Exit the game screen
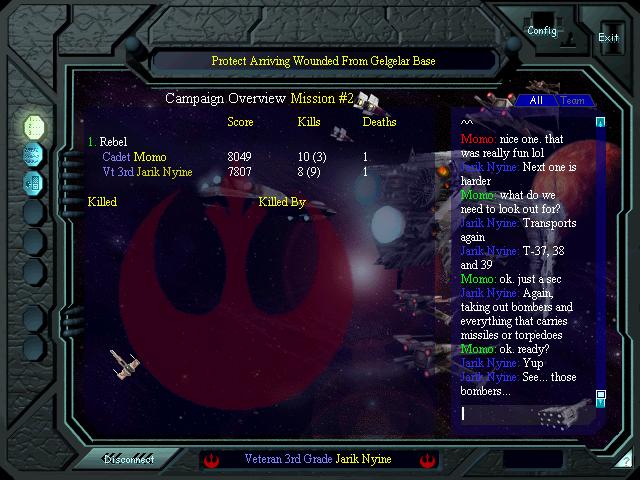Viewport: 640px width, 480px height. click(608, 37)
